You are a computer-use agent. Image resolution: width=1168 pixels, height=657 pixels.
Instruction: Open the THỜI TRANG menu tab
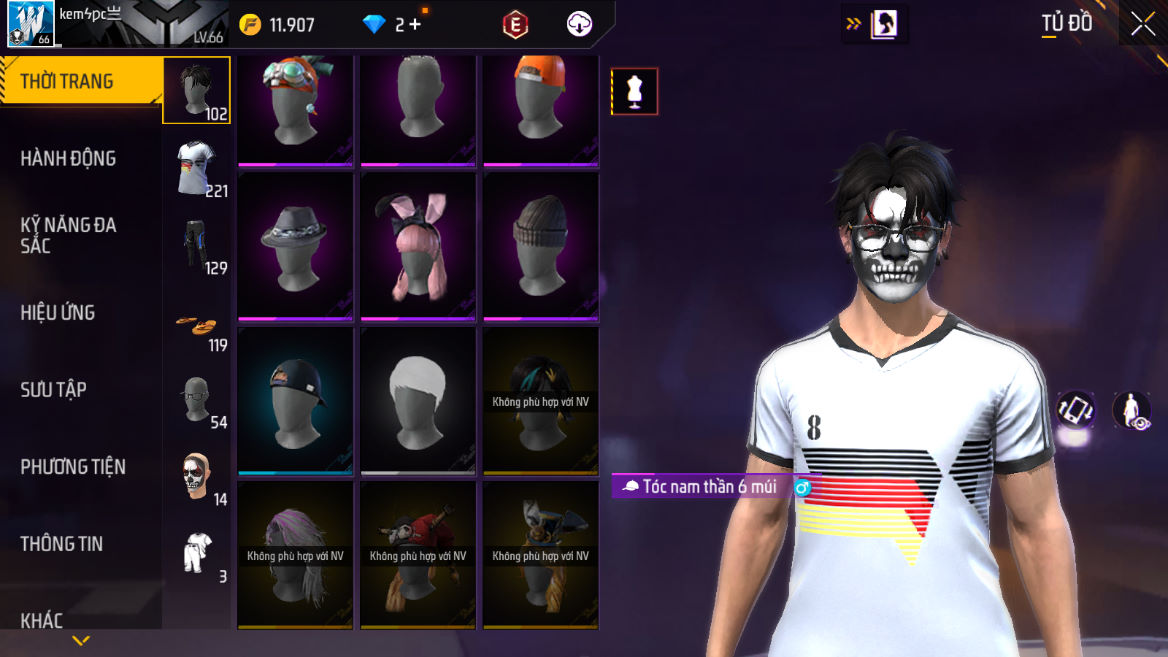tap(68, 81)
